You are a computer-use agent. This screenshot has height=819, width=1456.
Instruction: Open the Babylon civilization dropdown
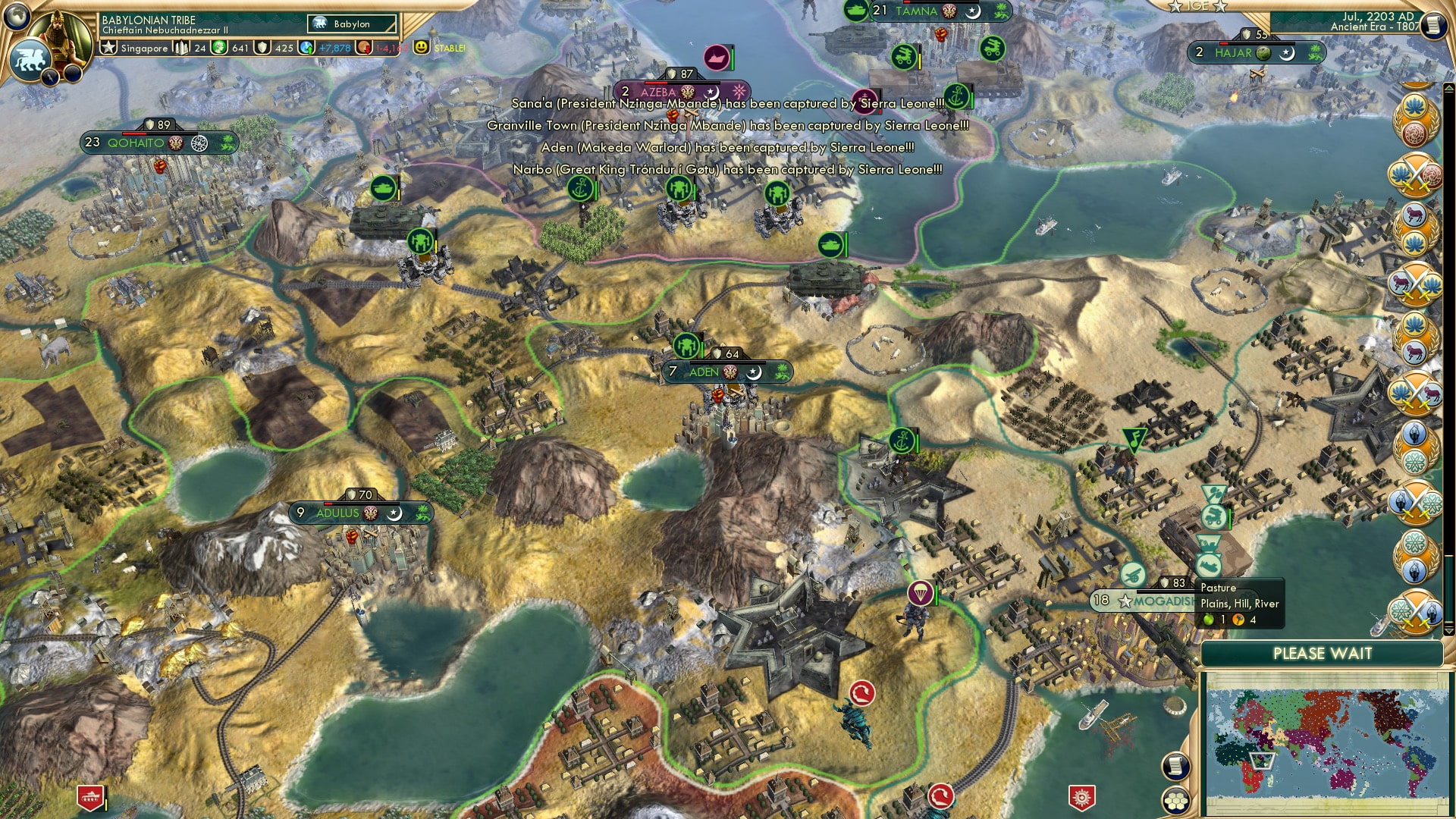pos(351,24)
